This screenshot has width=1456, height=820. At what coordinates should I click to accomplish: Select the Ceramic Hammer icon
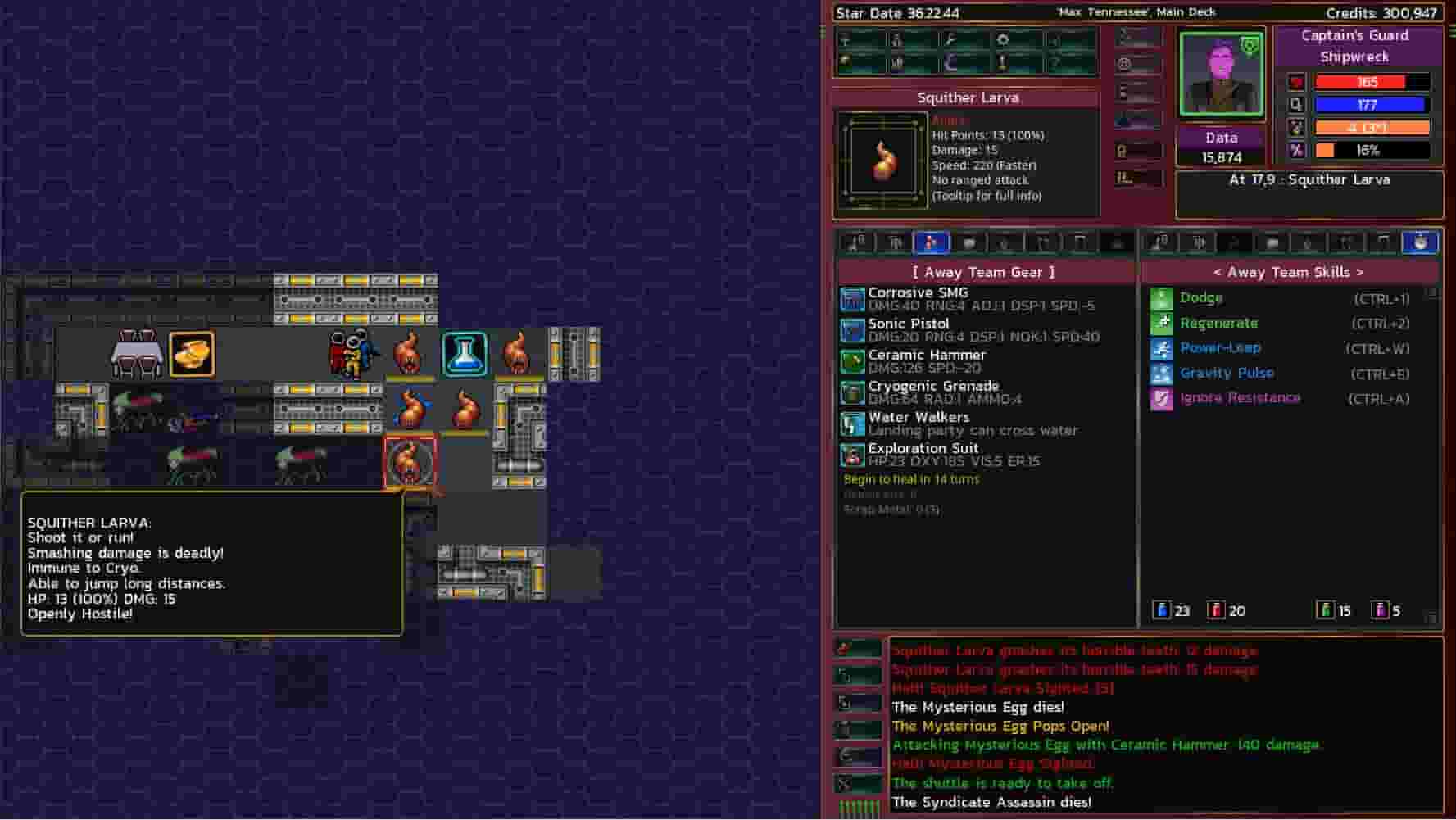pyautogui.click(x=852, y=360)
